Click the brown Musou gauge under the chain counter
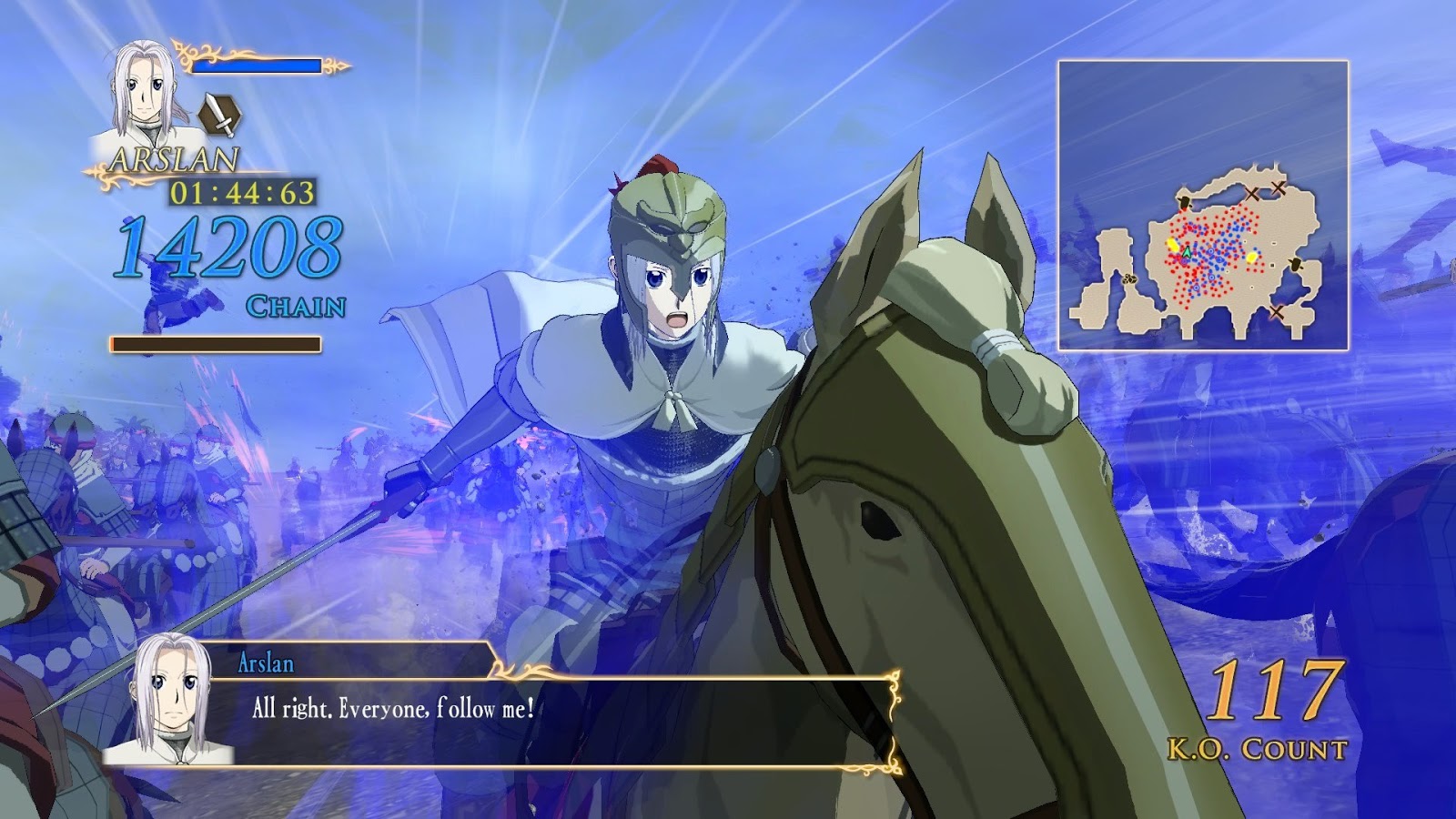The width and height of the screenshot is (1456, 819). 216,342
